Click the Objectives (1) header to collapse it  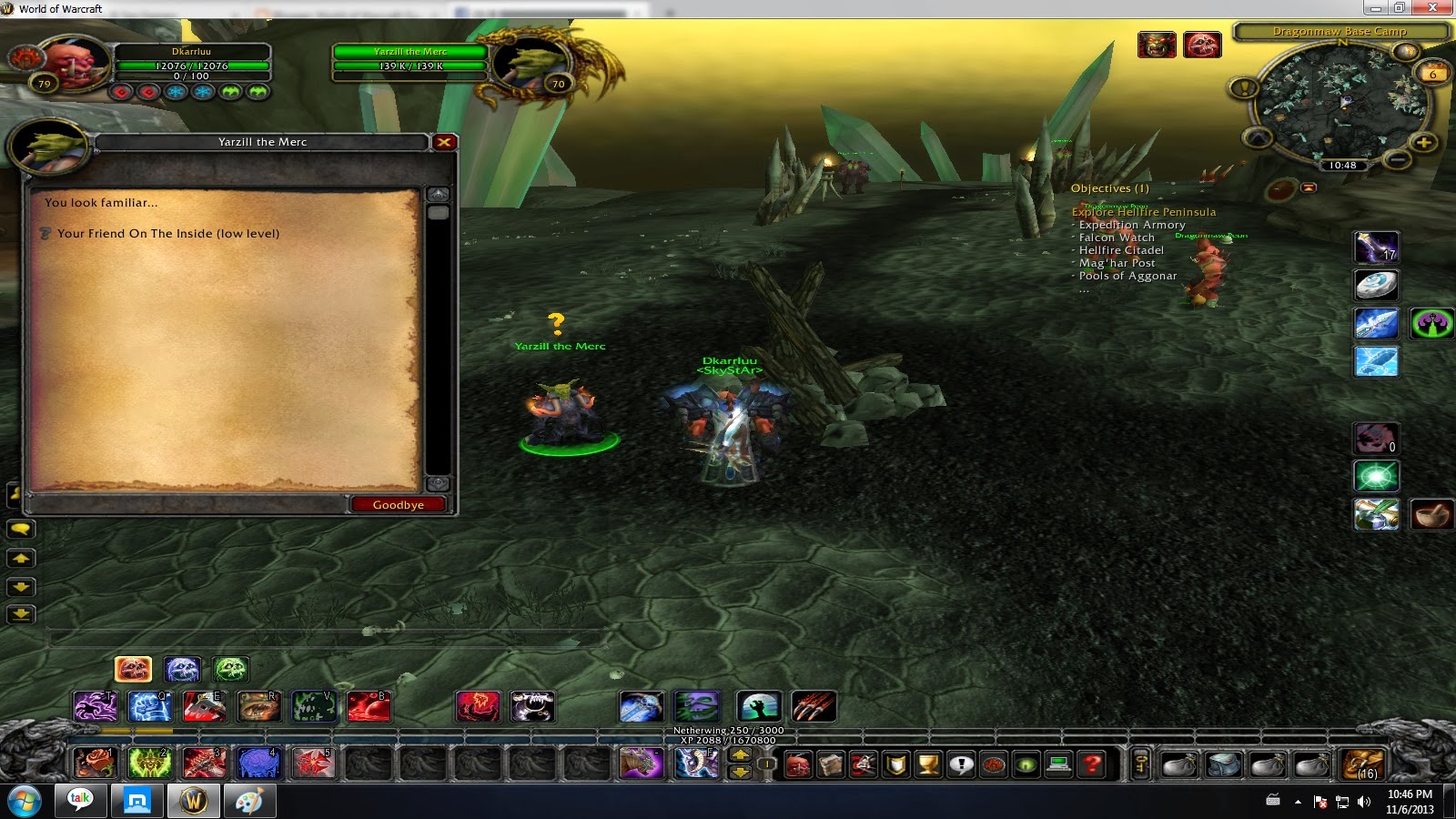[1112, 187]
